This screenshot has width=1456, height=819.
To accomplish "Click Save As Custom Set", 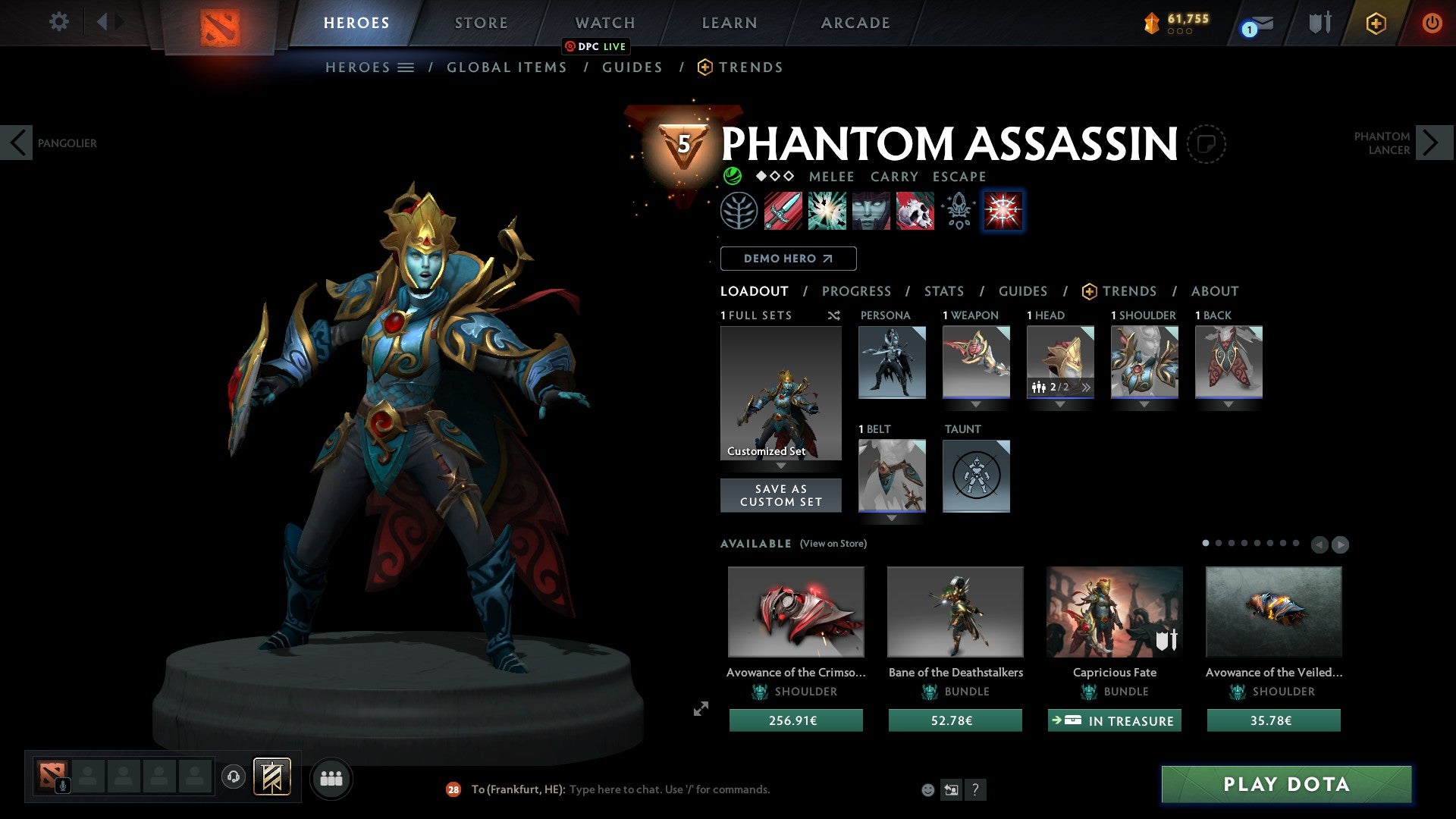I will (x=780, y=495).
